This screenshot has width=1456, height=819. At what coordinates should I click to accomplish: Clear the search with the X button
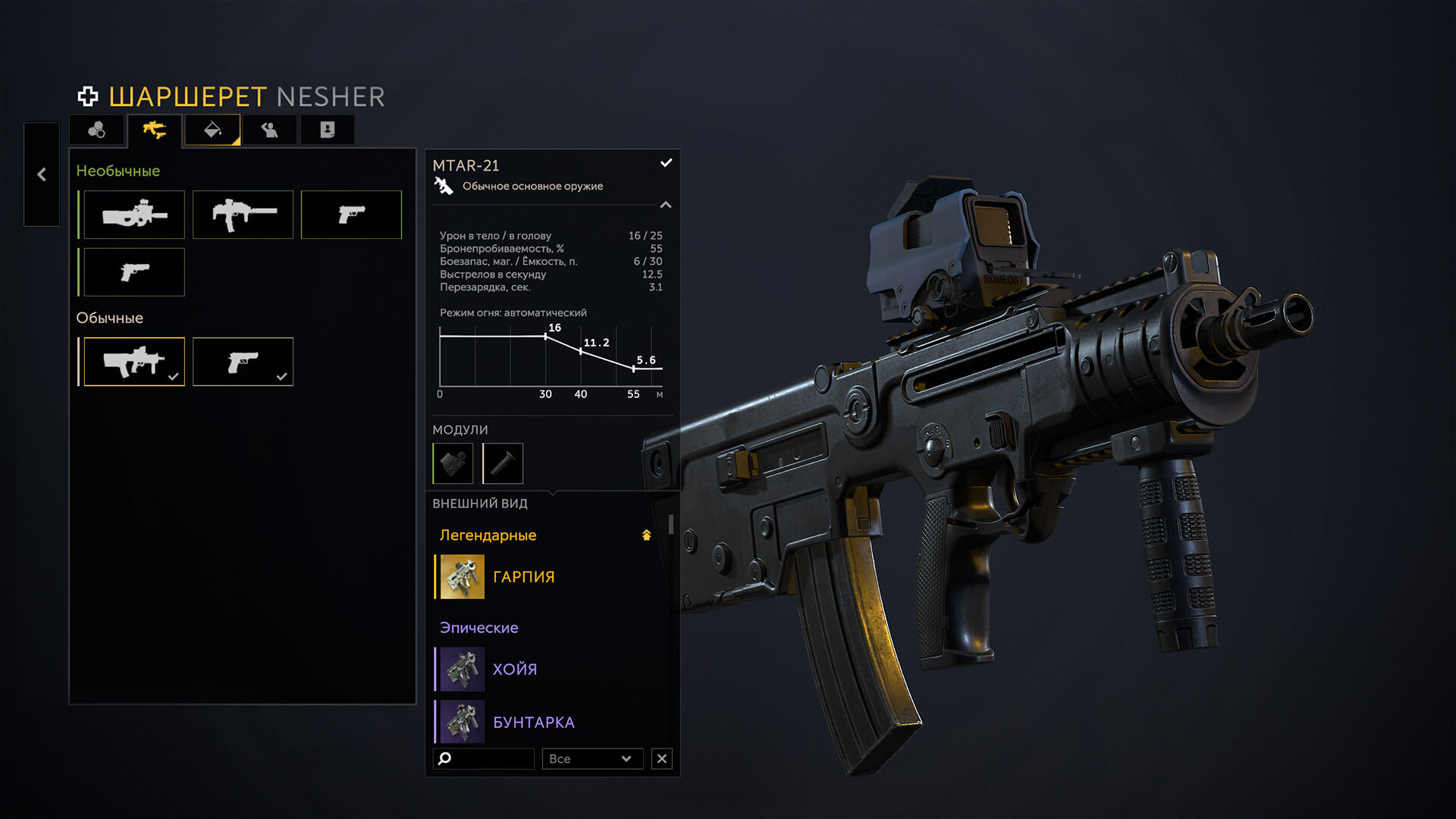(661, 758)
